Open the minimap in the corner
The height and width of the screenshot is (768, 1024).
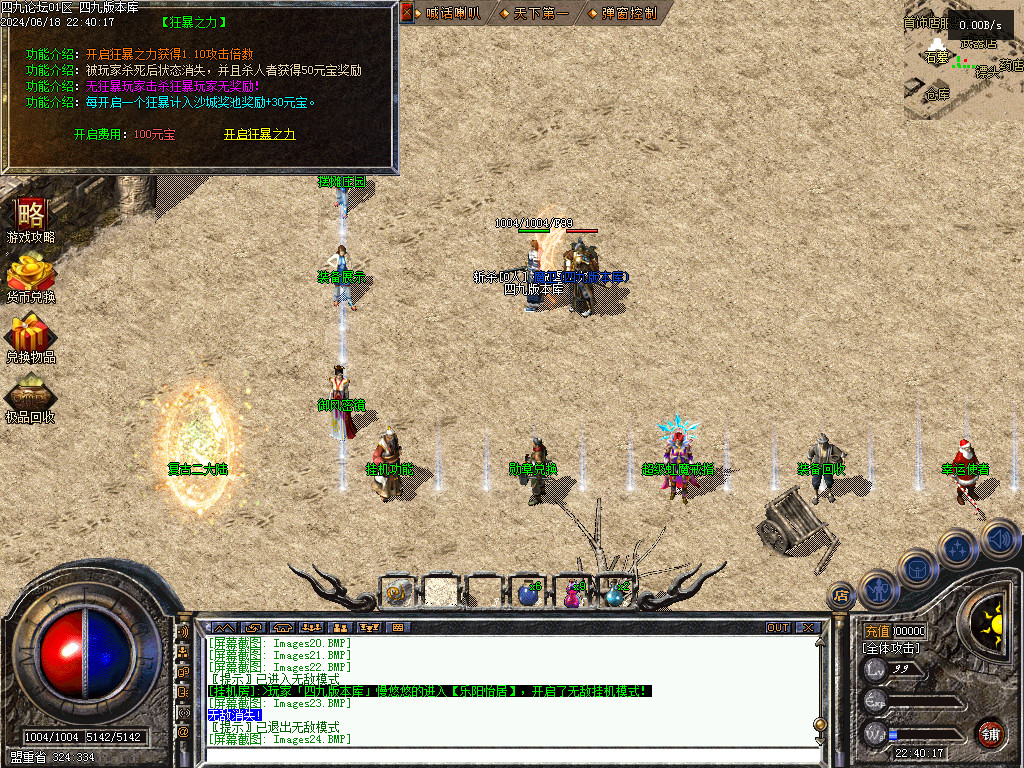click(962, 70)
